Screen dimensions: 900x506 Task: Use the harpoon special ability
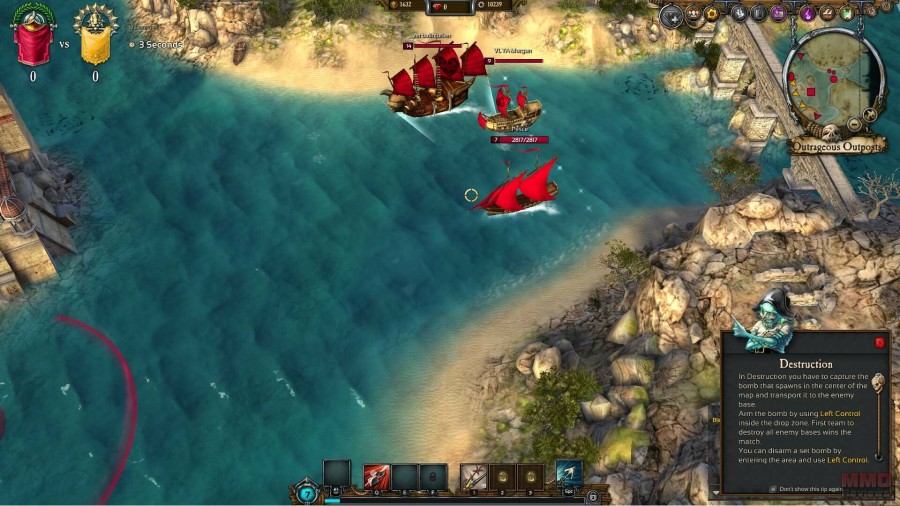[569, 474]
